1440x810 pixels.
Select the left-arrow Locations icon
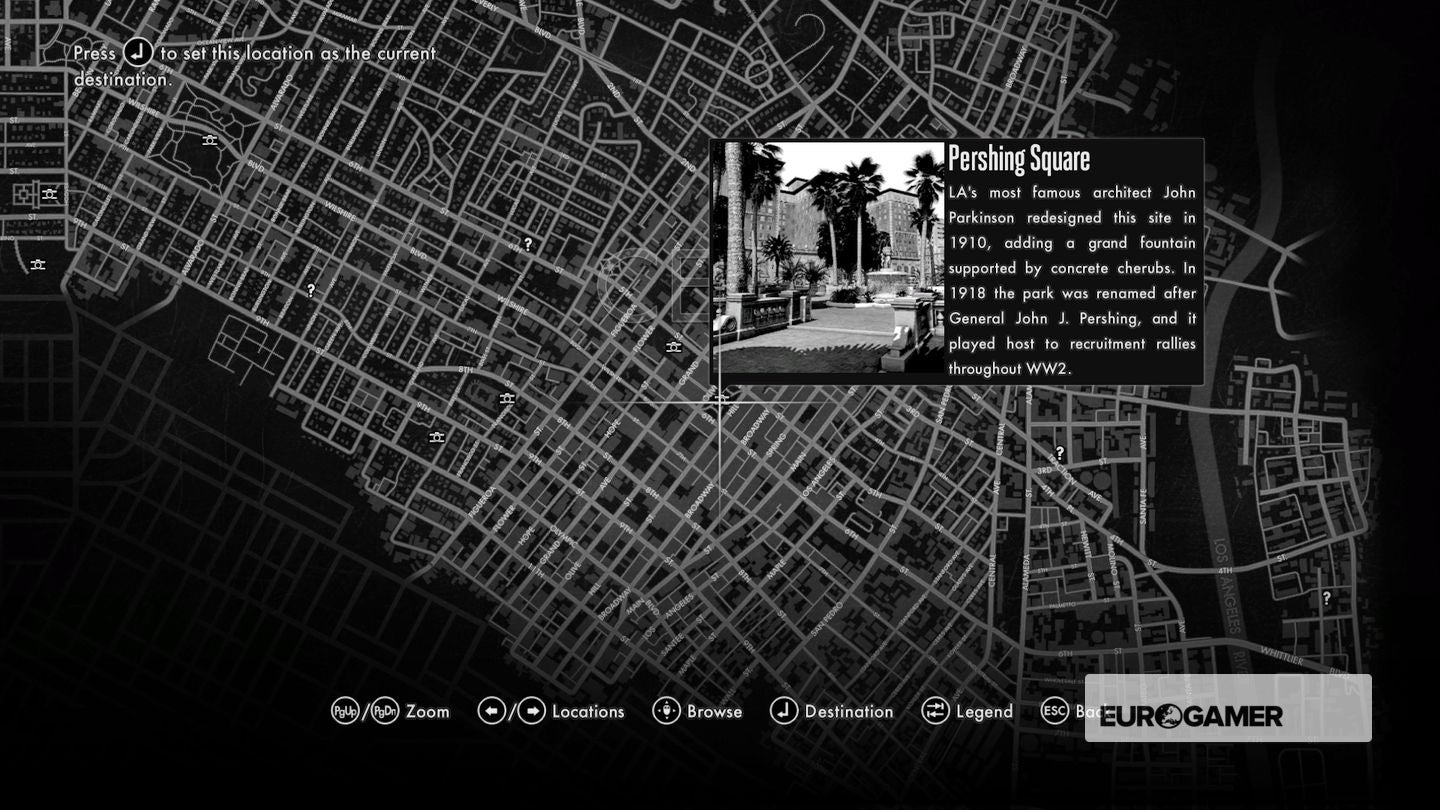tap(491, 711)
